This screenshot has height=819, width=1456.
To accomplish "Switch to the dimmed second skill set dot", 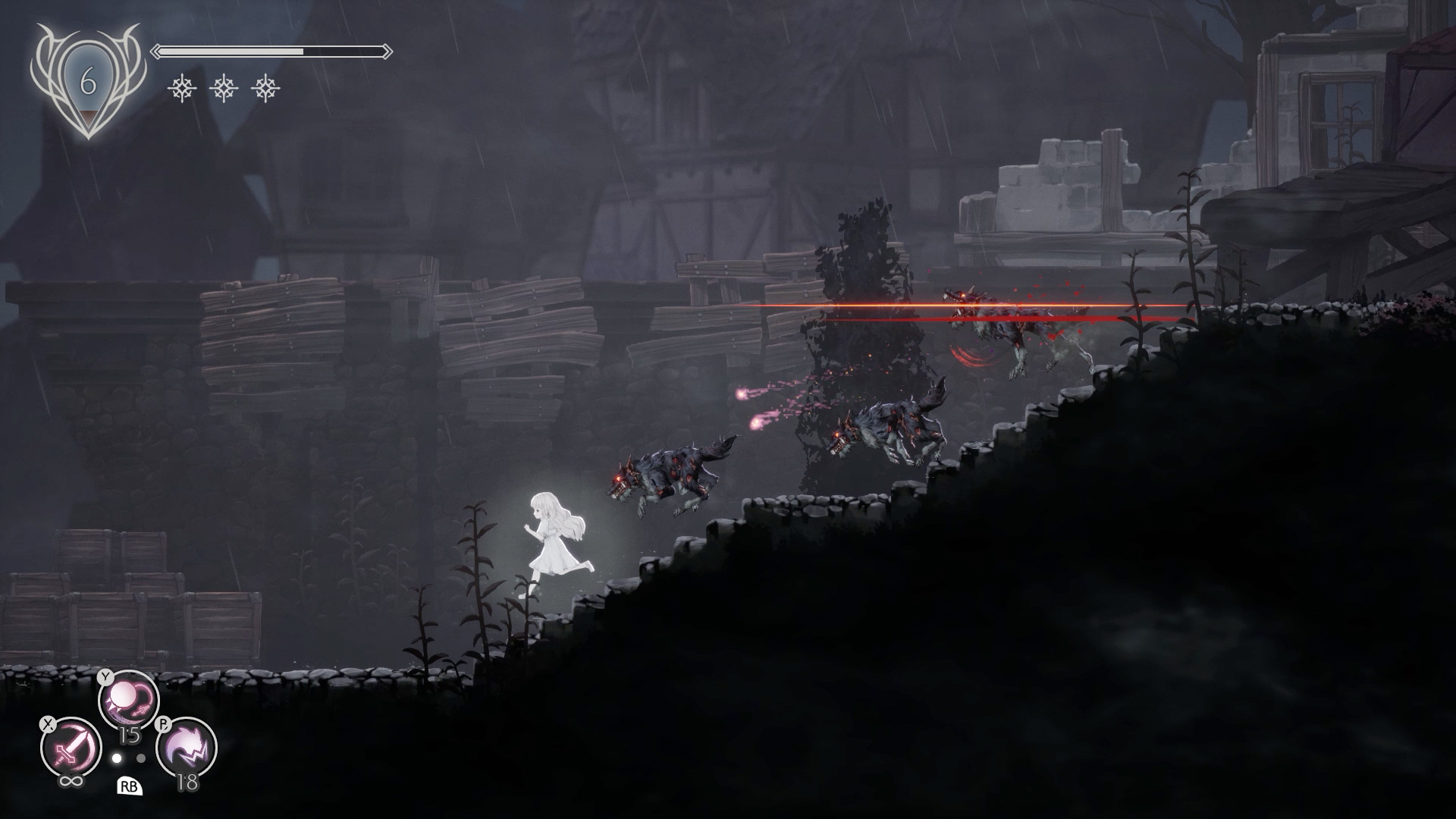I will pos(141,758).
